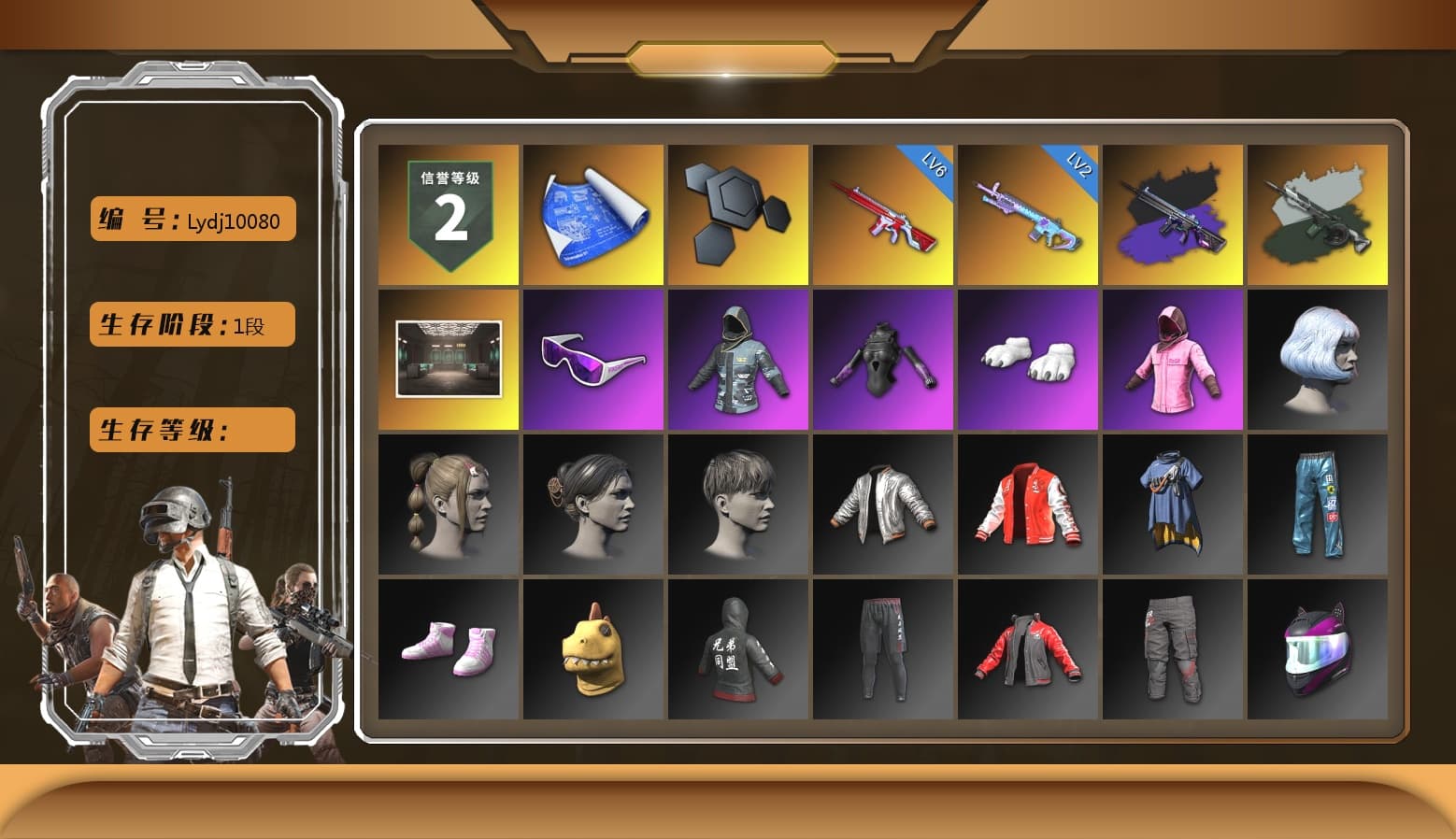Select the white paw gloves item
This screenshot has width=1456, height=839.
1028,360
